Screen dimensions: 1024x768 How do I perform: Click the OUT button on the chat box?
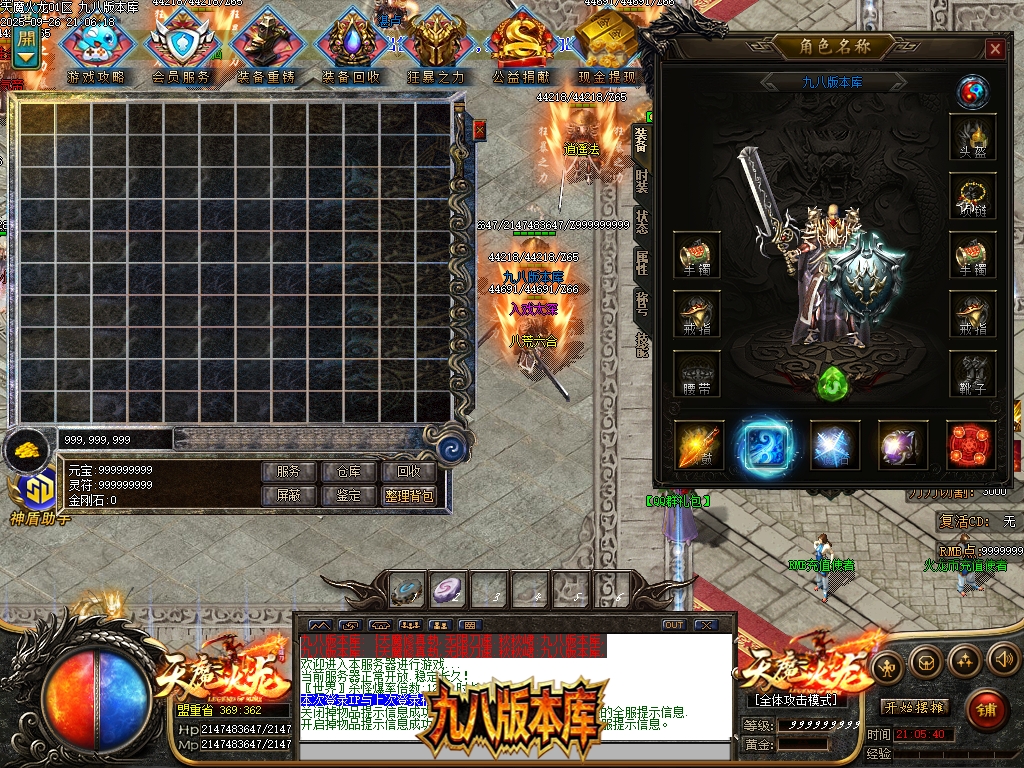[x=674, y=625]
